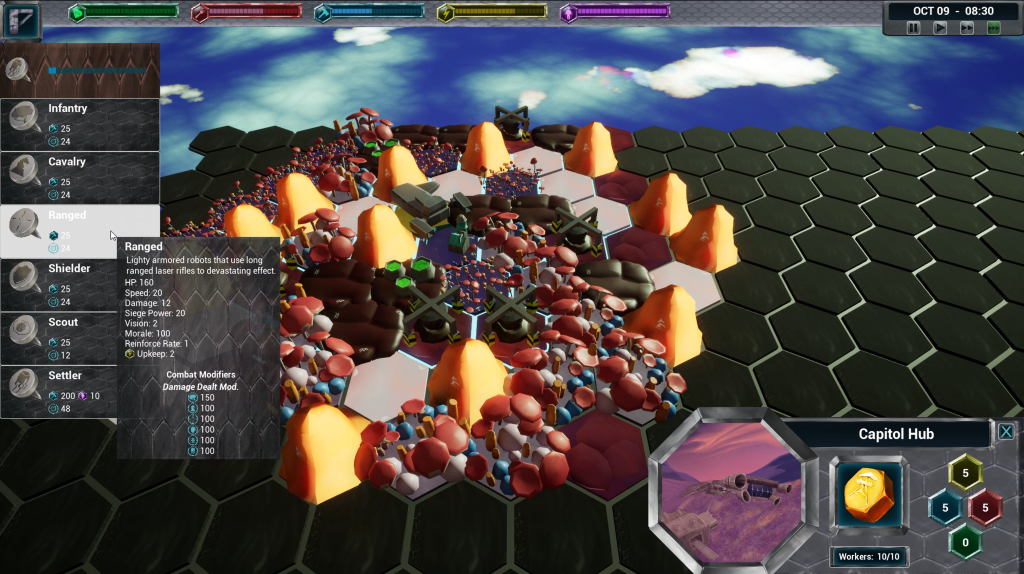
Task: Activate the green triple-speed button
Action: pyautogui.click(x=993, y=28)
